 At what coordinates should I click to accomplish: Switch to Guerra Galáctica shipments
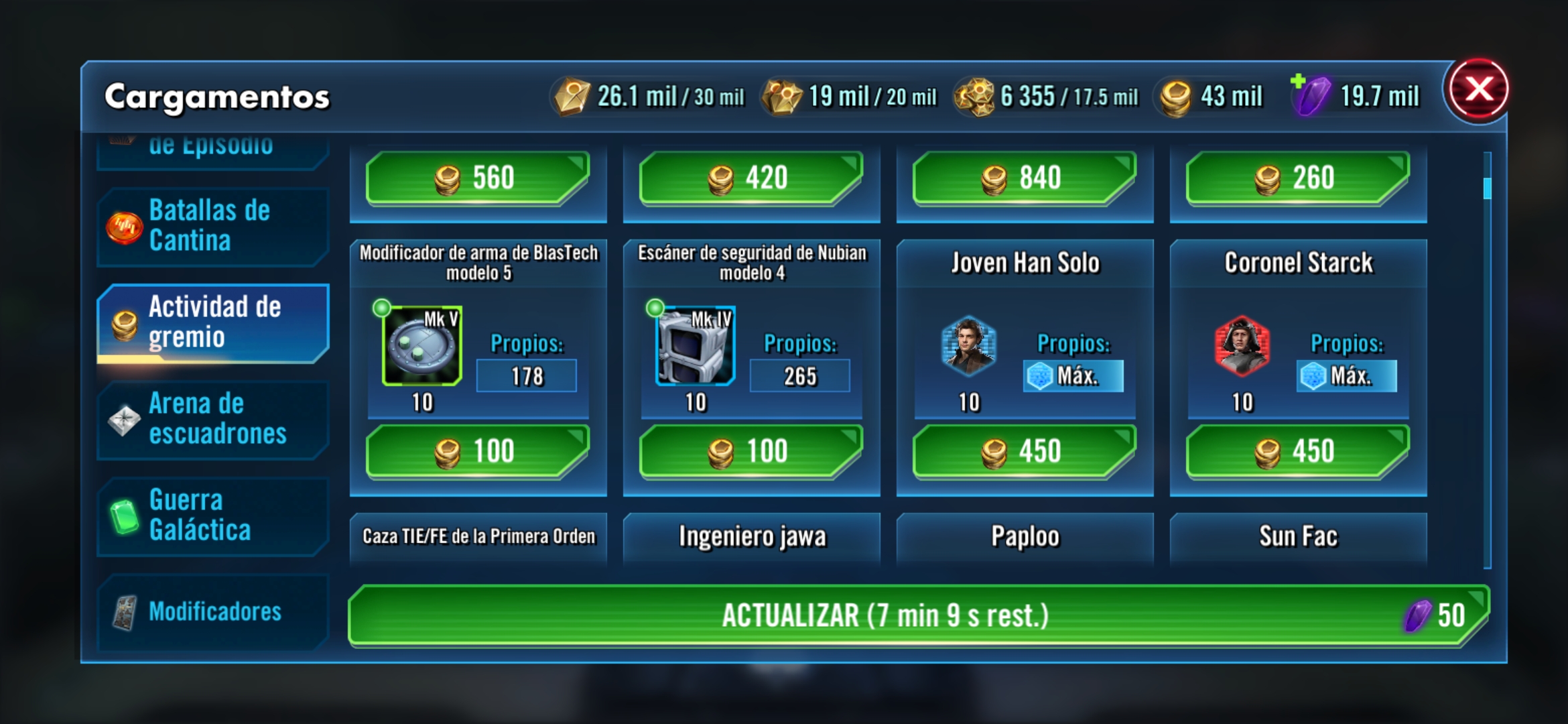tap(212, 516)
